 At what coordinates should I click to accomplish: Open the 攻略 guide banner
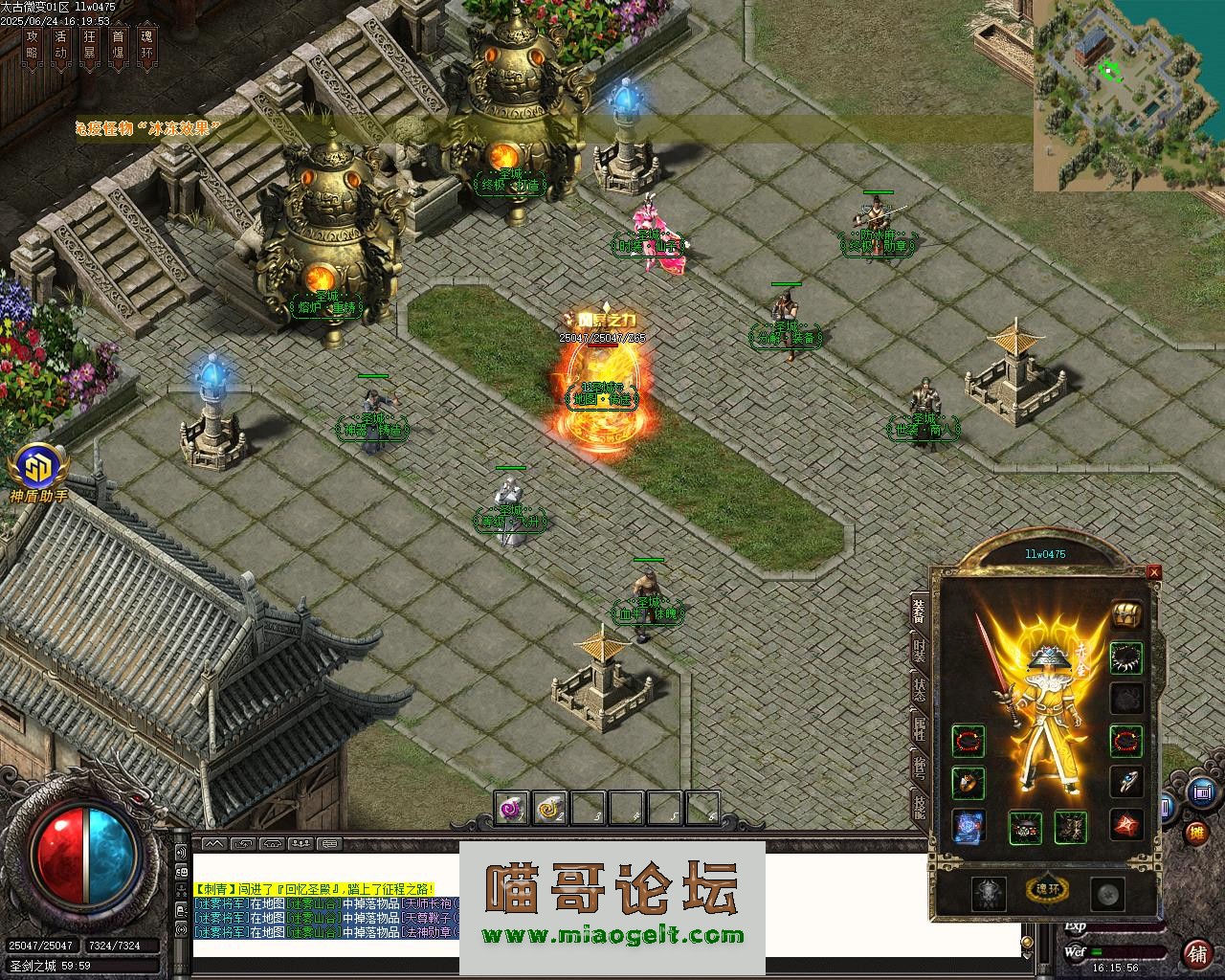click(x=32, y=45)
